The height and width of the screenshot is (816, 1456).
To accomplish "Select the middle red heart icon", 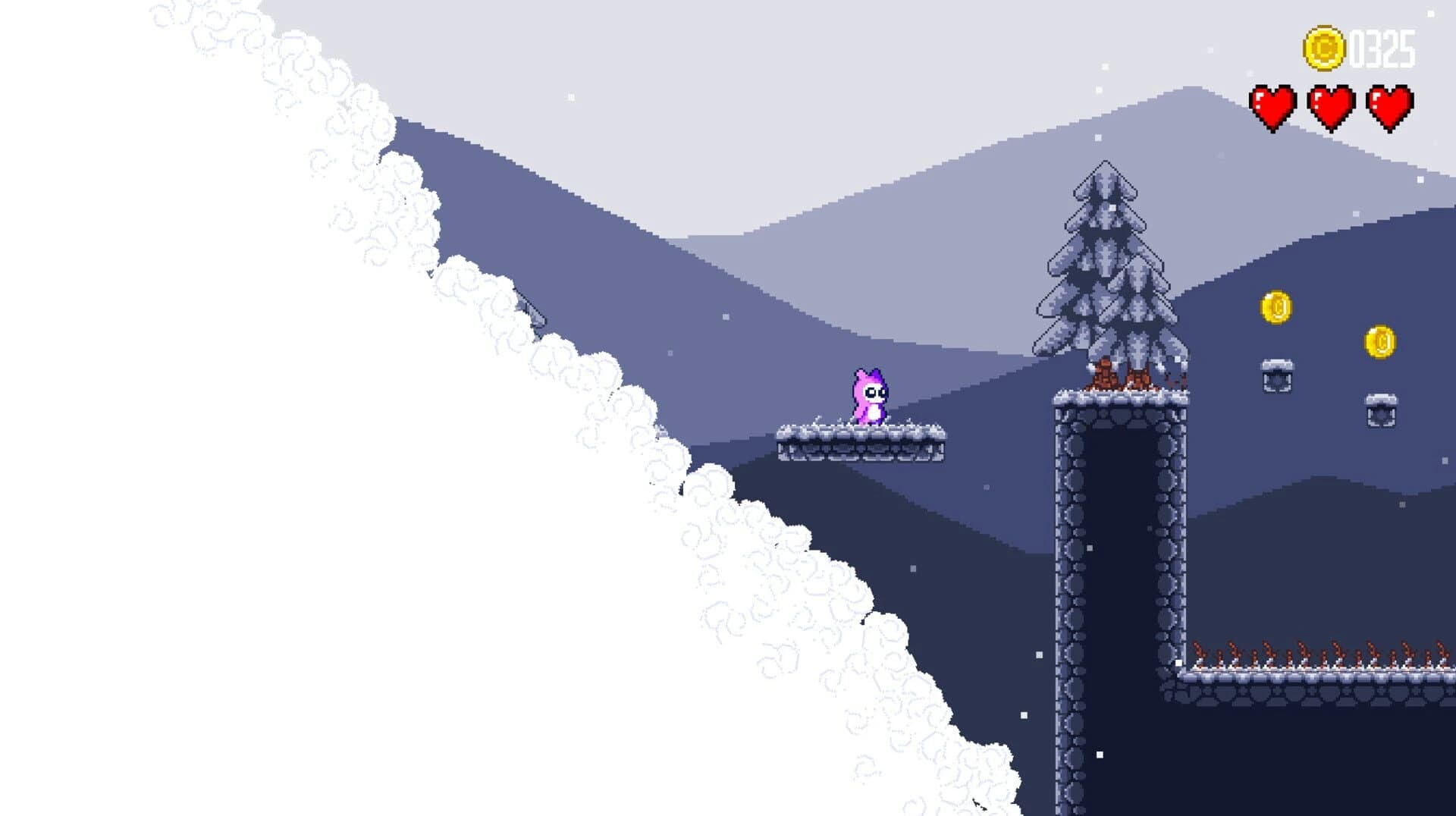I will (x=1334, y=106).
